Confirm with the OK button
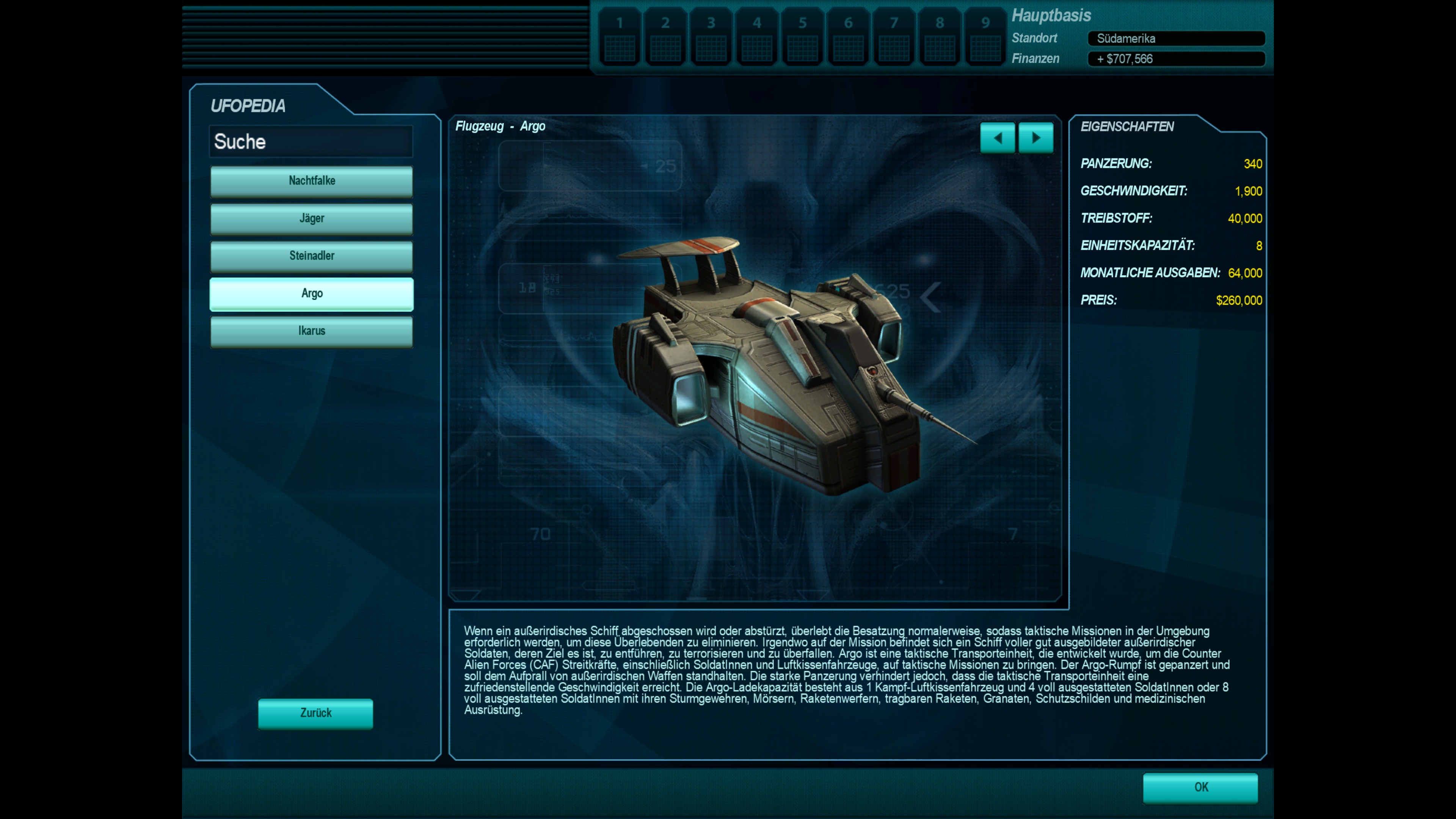1456x819 pixels. pos(1200,788)
